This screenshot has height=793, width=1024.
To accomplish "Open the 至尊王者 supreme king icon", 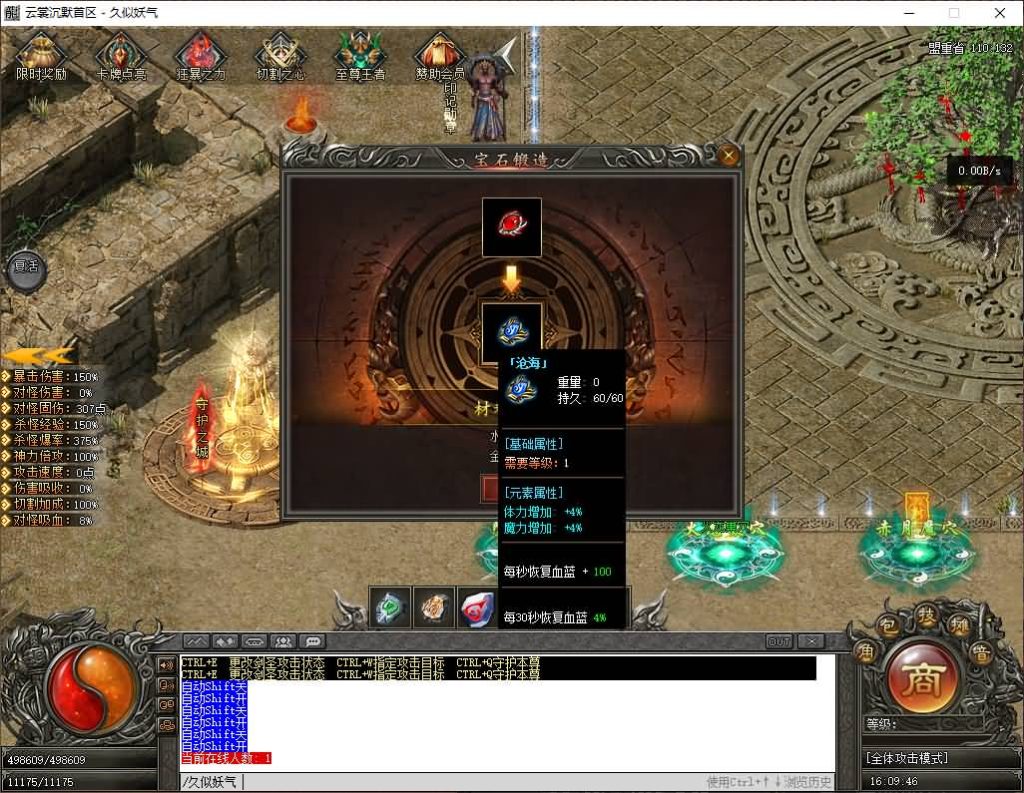I will coord(360,56).
